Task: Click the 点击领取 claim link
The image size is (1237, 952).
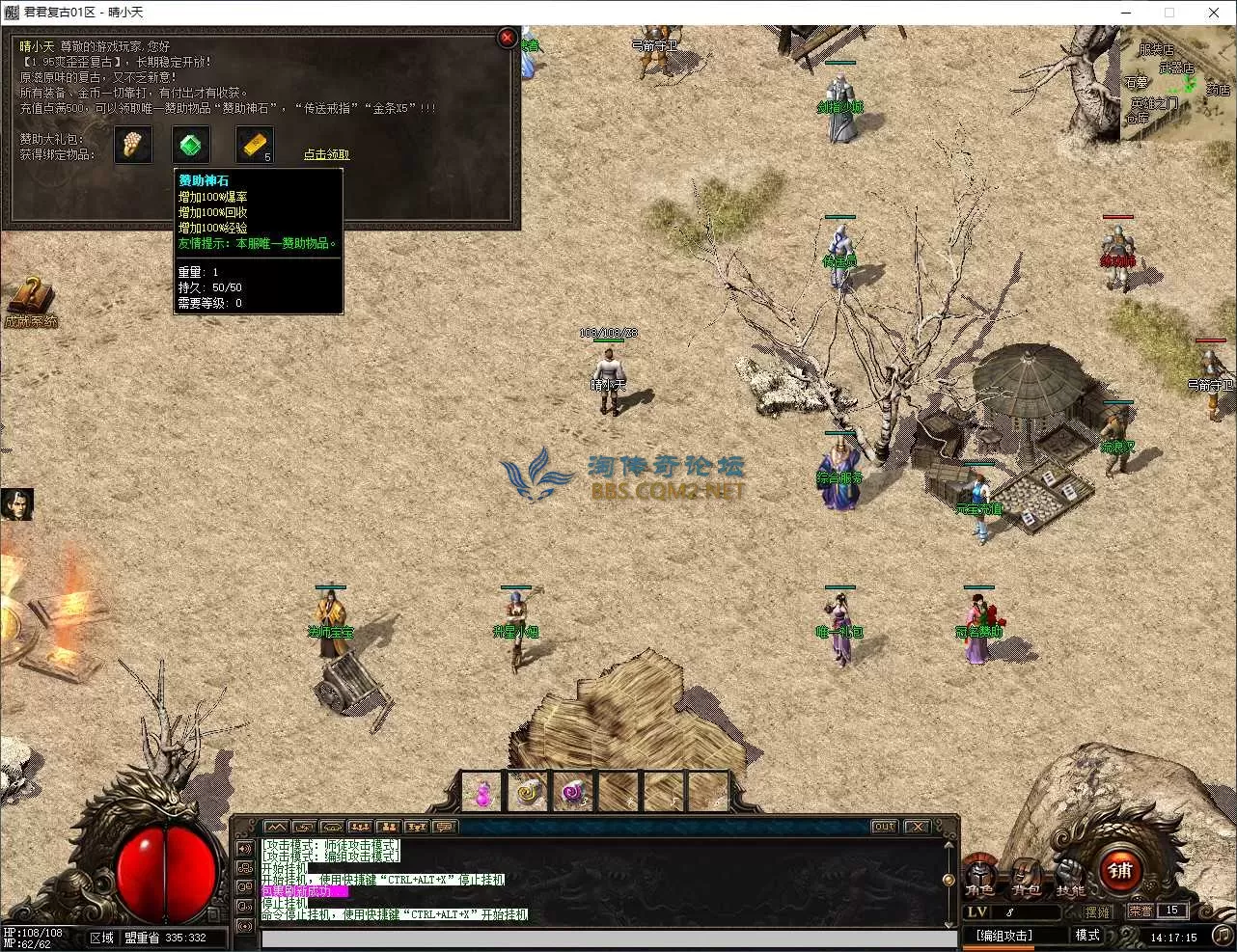Action: point(326,154)
